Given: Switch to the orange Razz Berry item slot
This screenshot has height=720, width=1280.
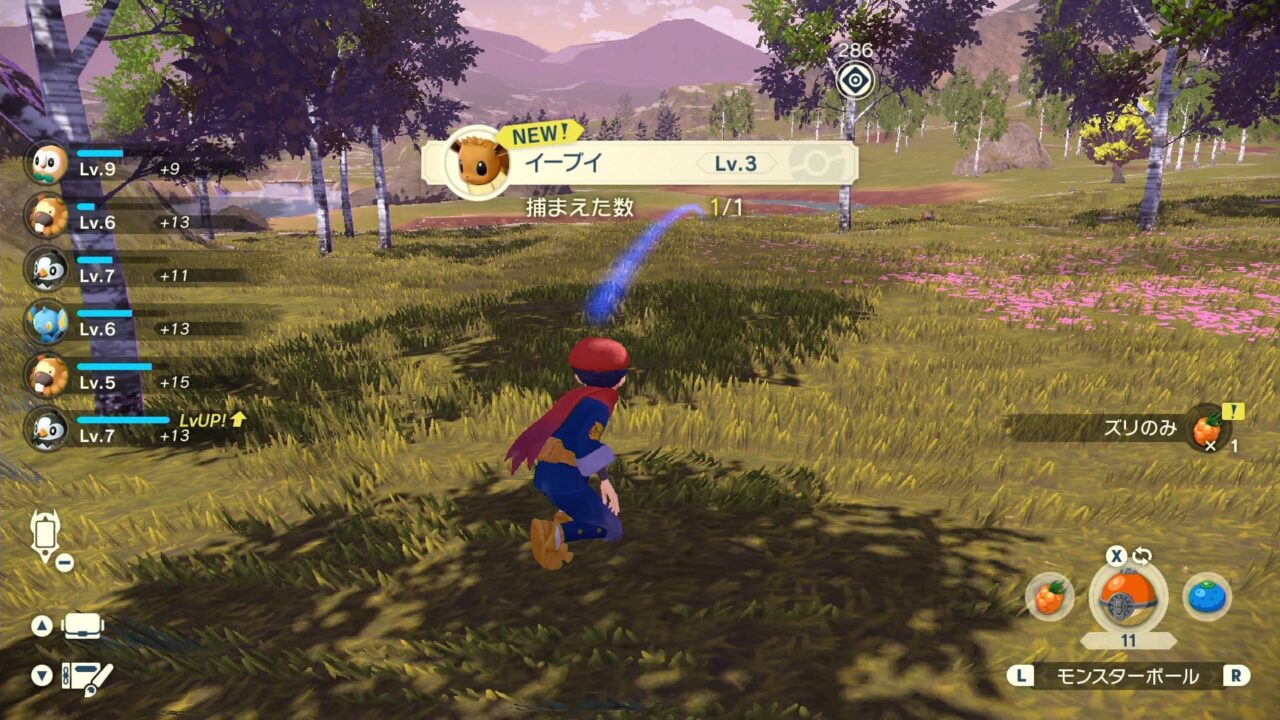Looking at the screenshot, I should point(1050,597).
